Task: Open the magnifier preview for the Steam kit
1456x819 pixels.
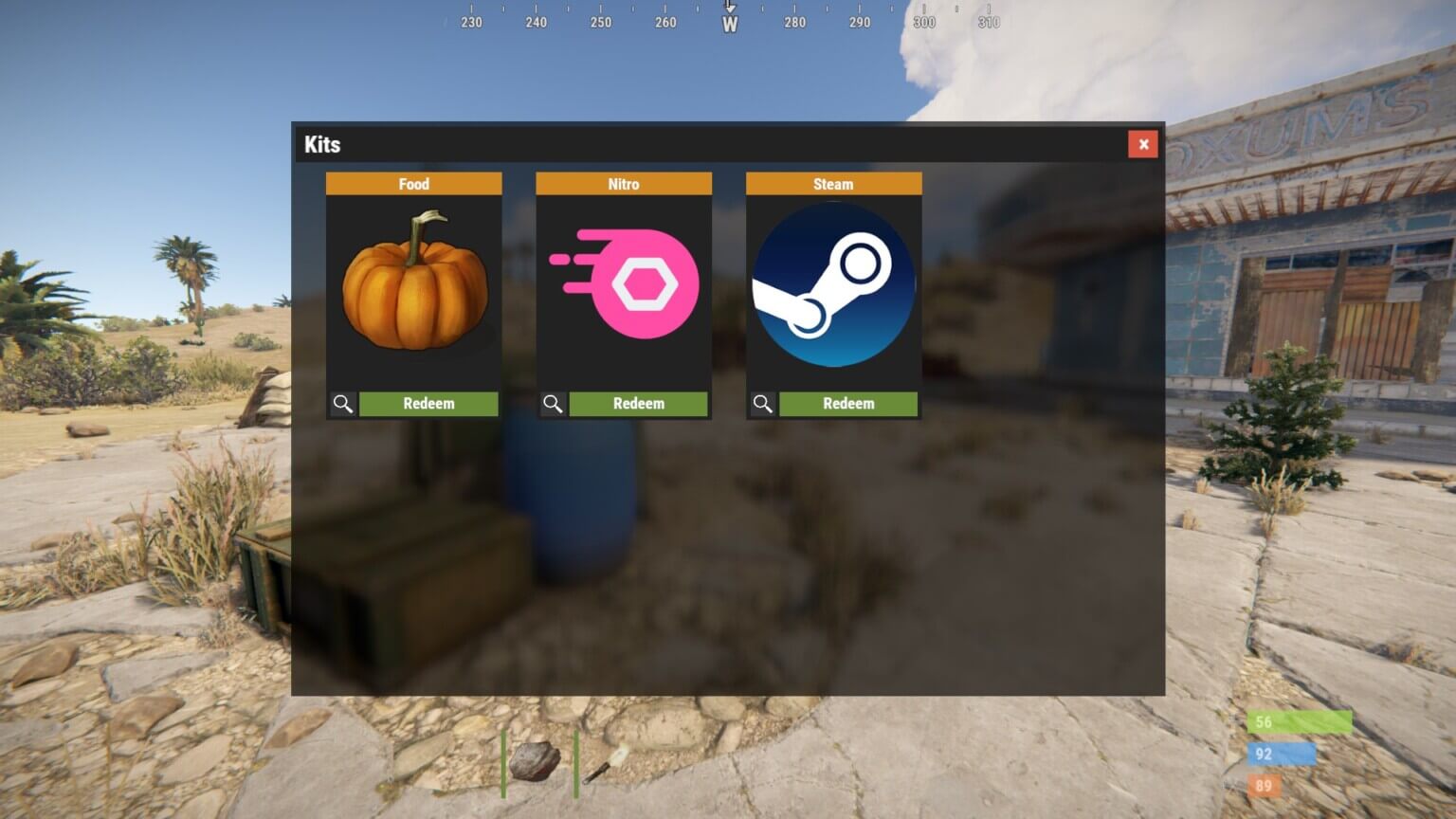Action: [x=762, y=403]
